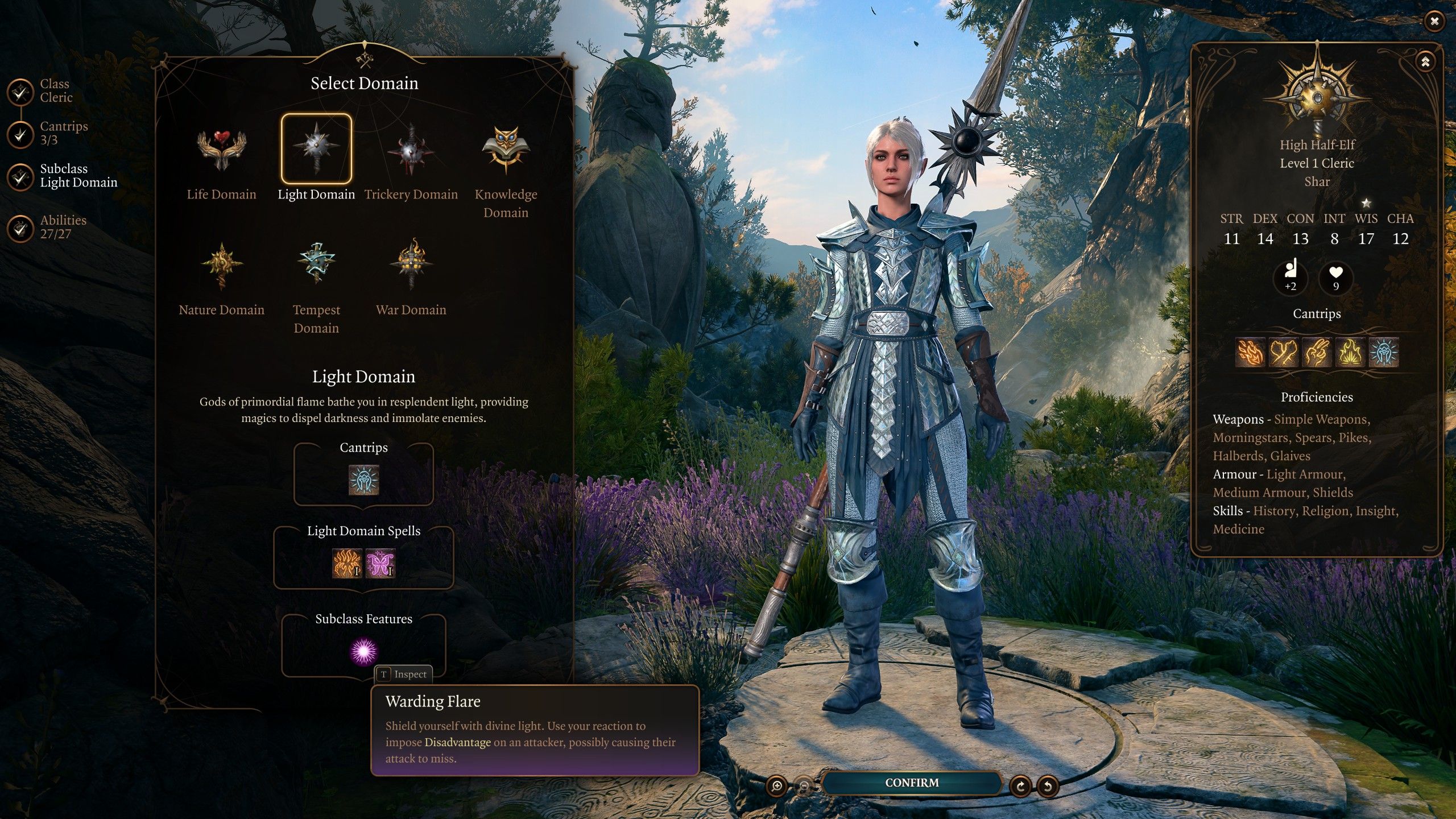This screenshot has height=819, width=1456.
Task: Zoom in on the character preview
Action: (776, 786)
